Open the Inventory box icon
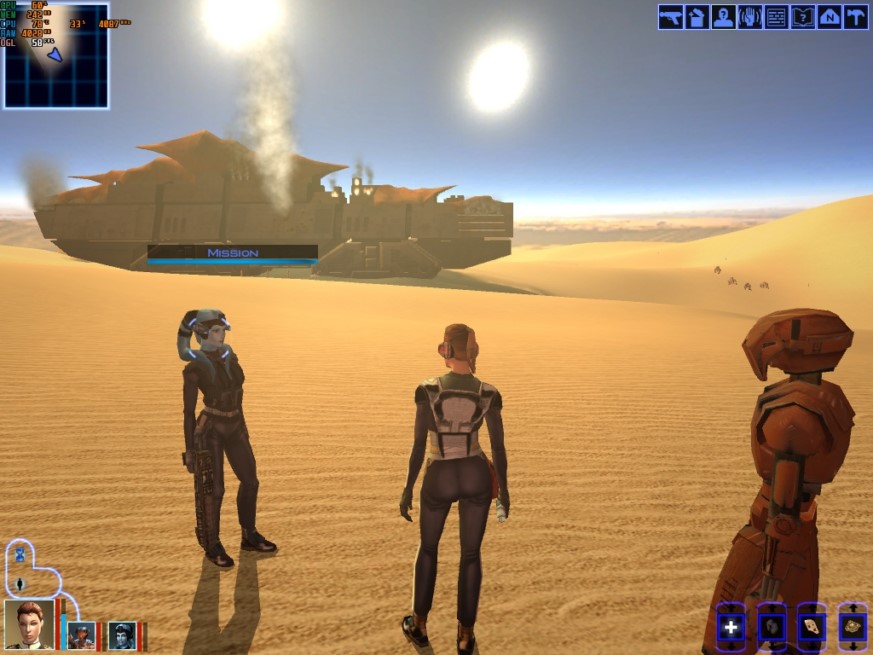 [x=697, y=17]
